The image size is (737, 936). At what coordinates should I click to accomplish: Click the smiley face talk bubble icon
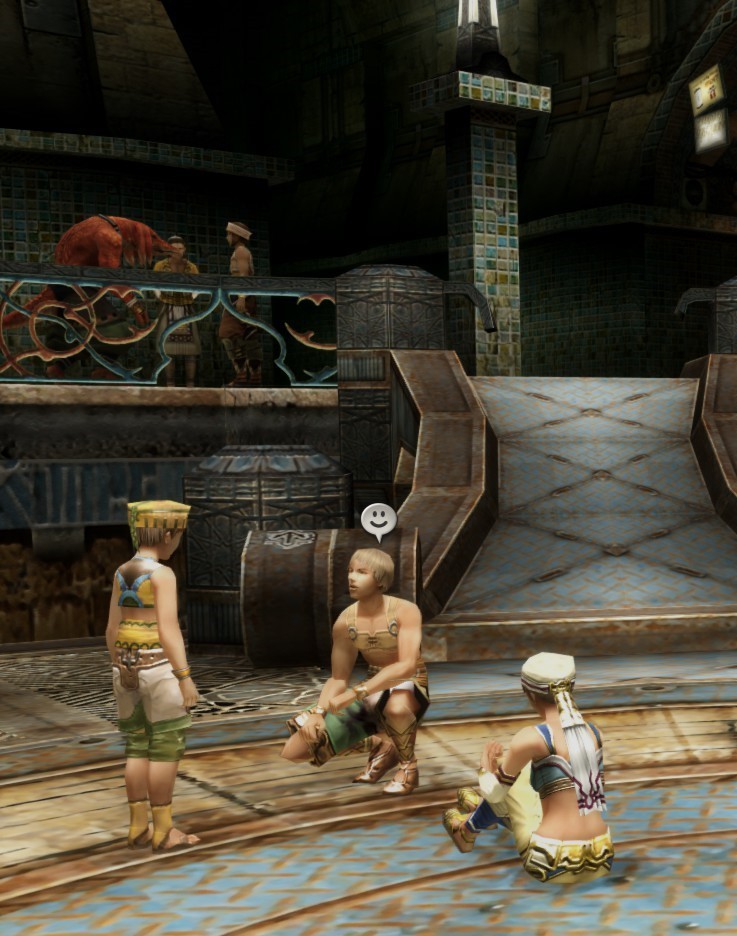pyautogui.click(x=378, y=519)
